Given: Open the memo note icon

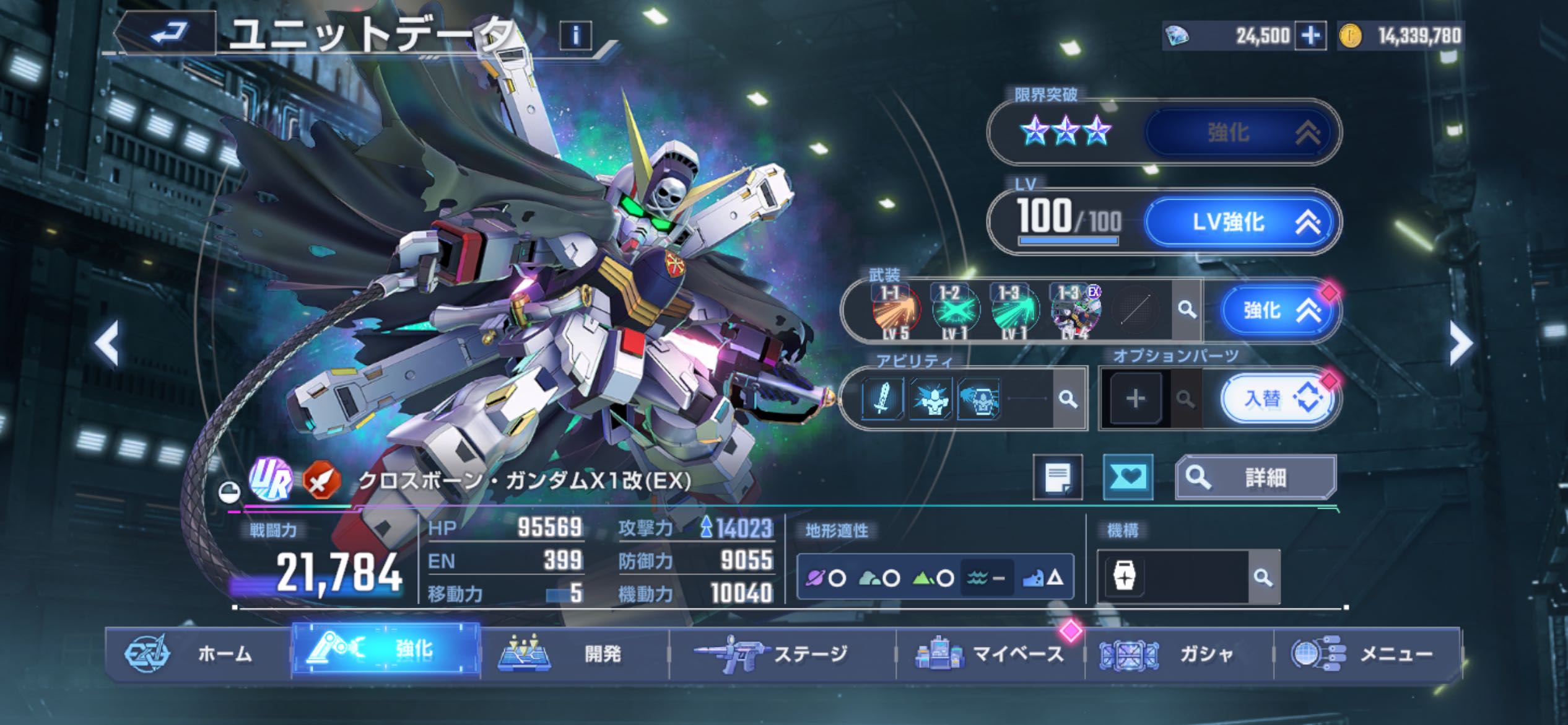Looking at the screenshot, I should (x=1058, y=477).
